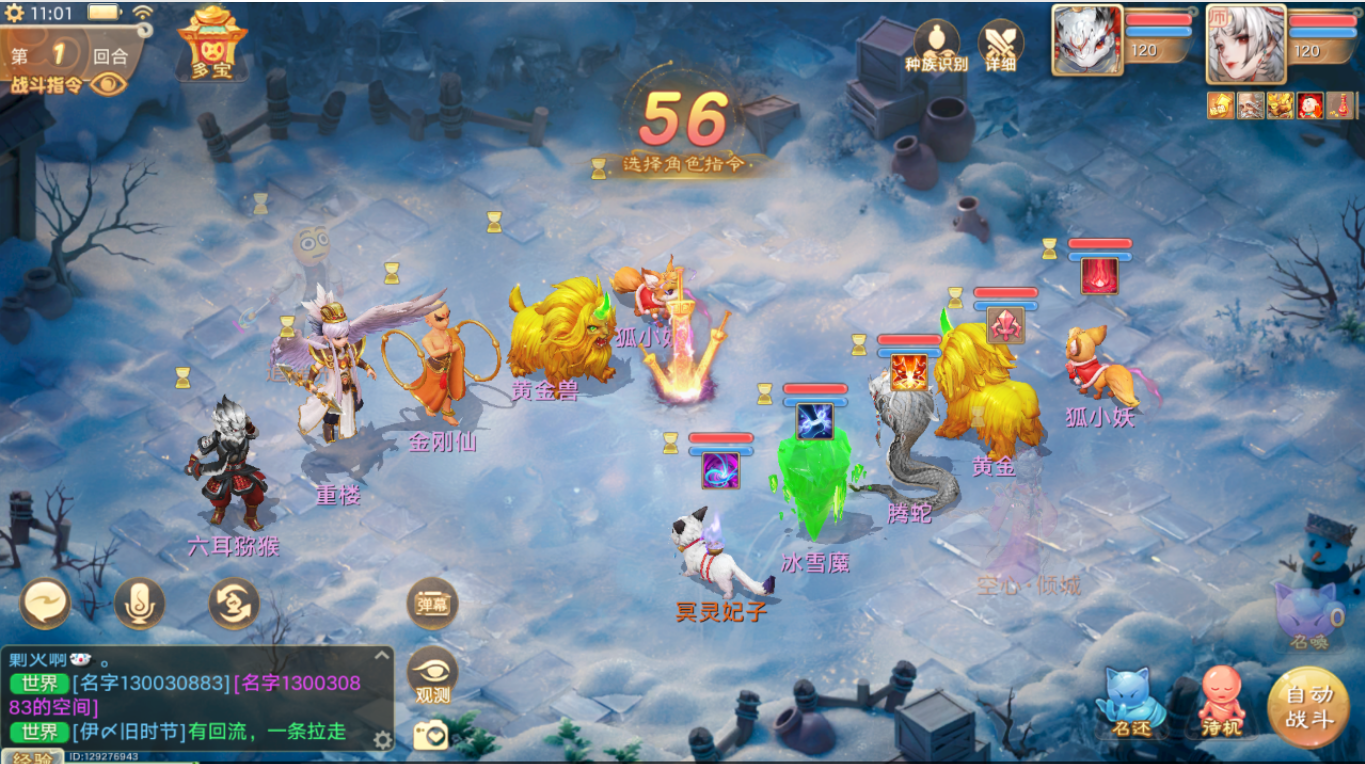Screen dimensions: 1365x764
Task: Open chat settings gear icon
Action: click(x=382, y=740)
